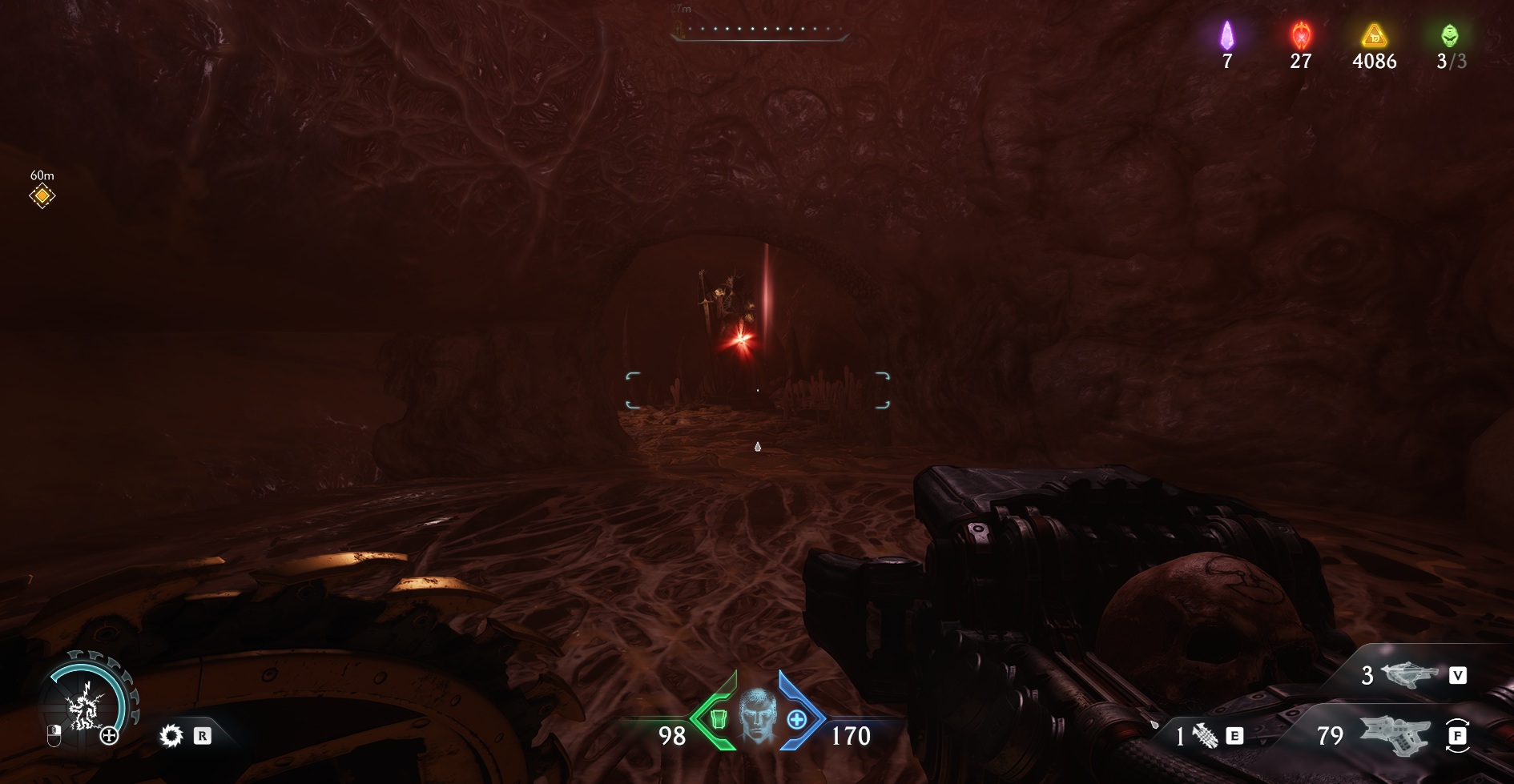This screenshot has width=1514, height=784.
Task: Click the compass bar at top
Action: tap(758, 30)
